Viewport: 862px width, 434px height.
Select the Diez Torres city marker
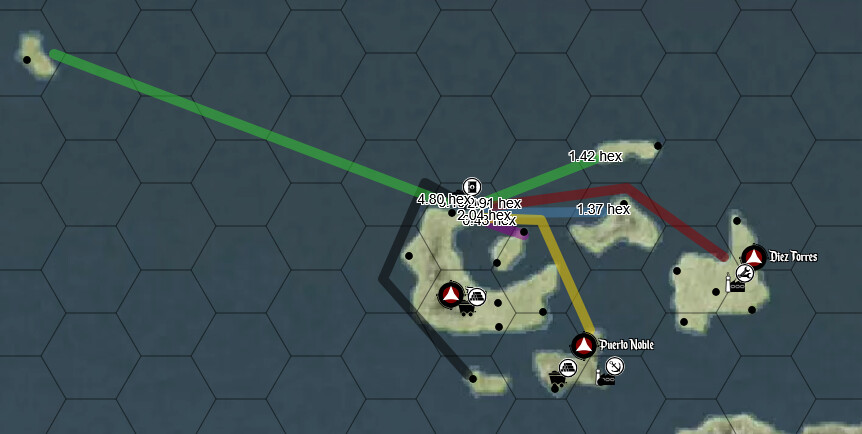coord(753,257)
